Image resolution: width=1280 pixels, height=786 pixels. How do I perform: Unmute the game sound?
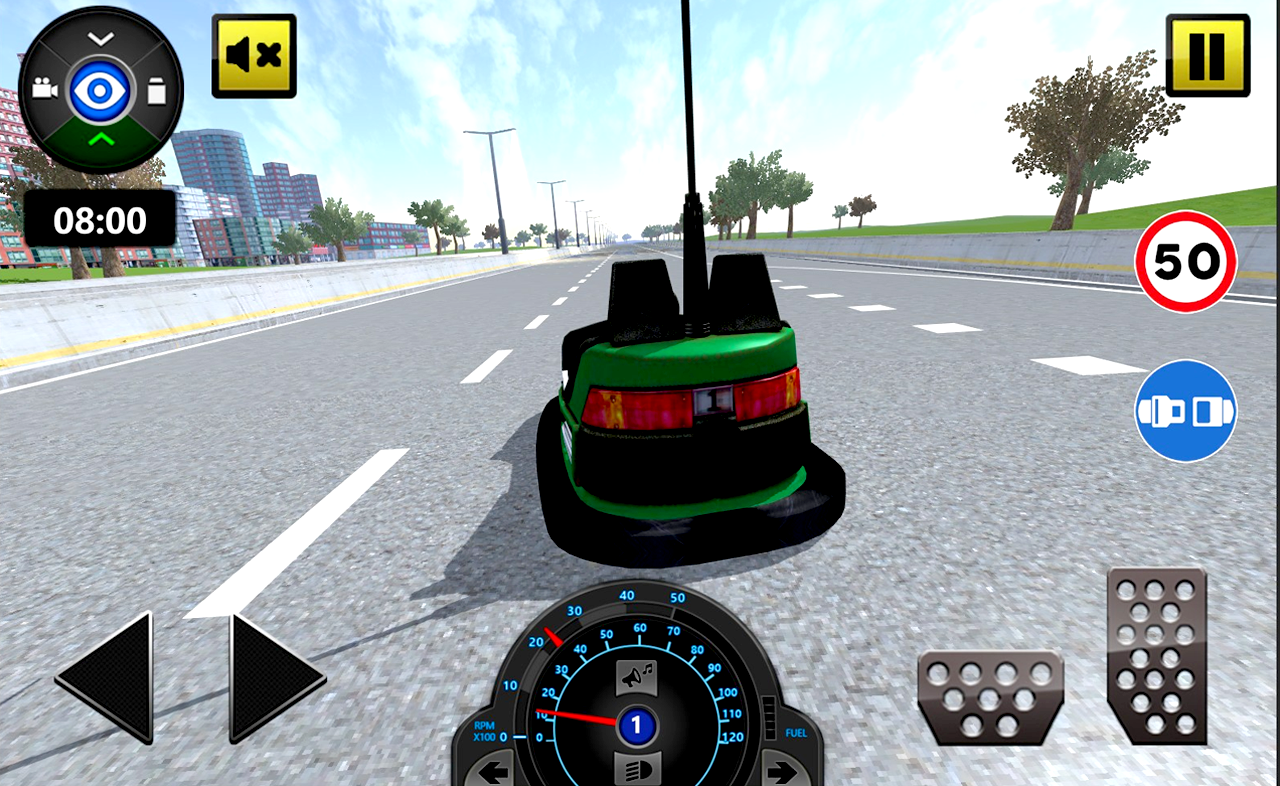(x=255, y=55)
